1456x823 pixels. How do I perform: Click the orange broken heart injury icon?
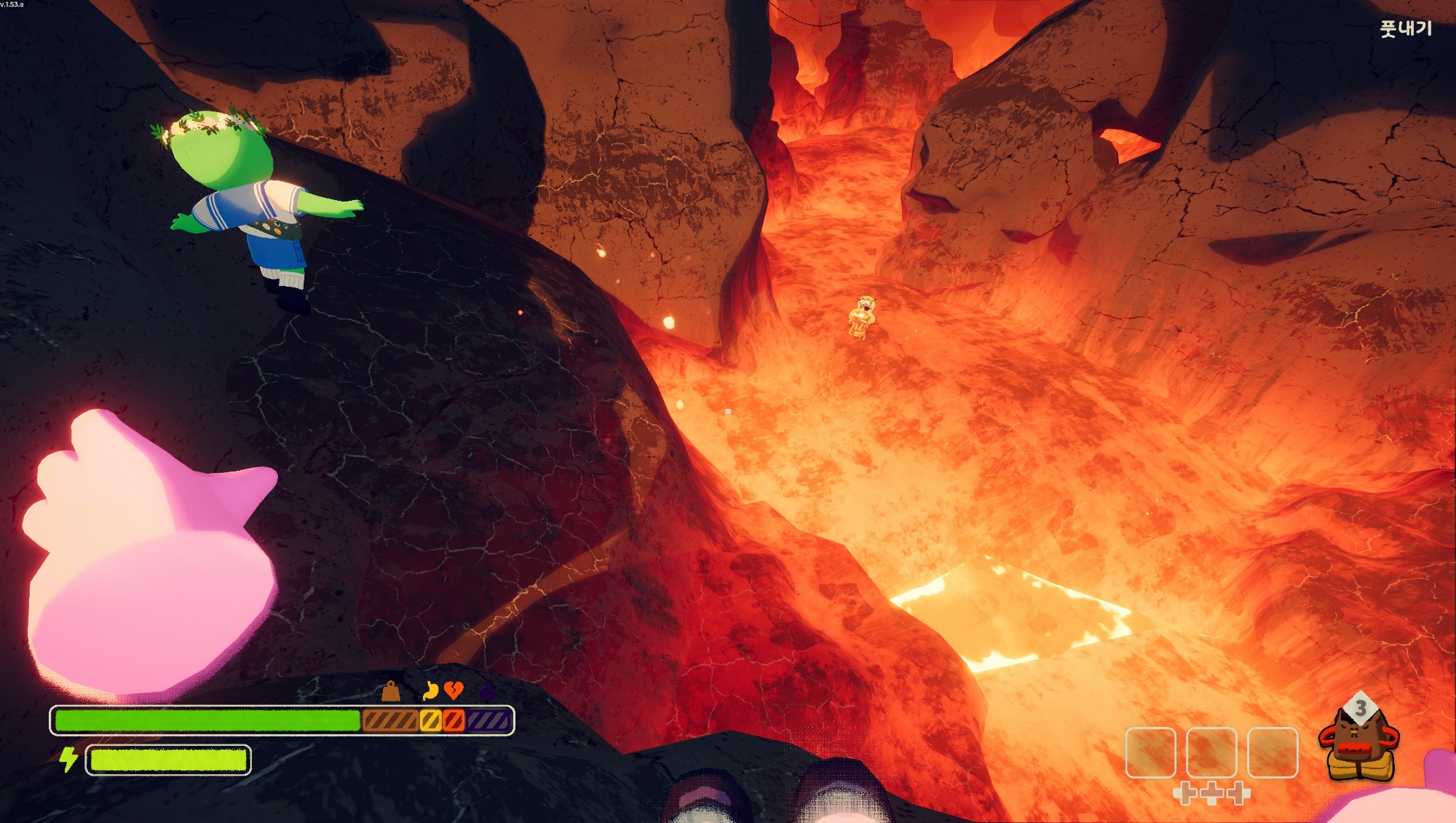point(454,690)
